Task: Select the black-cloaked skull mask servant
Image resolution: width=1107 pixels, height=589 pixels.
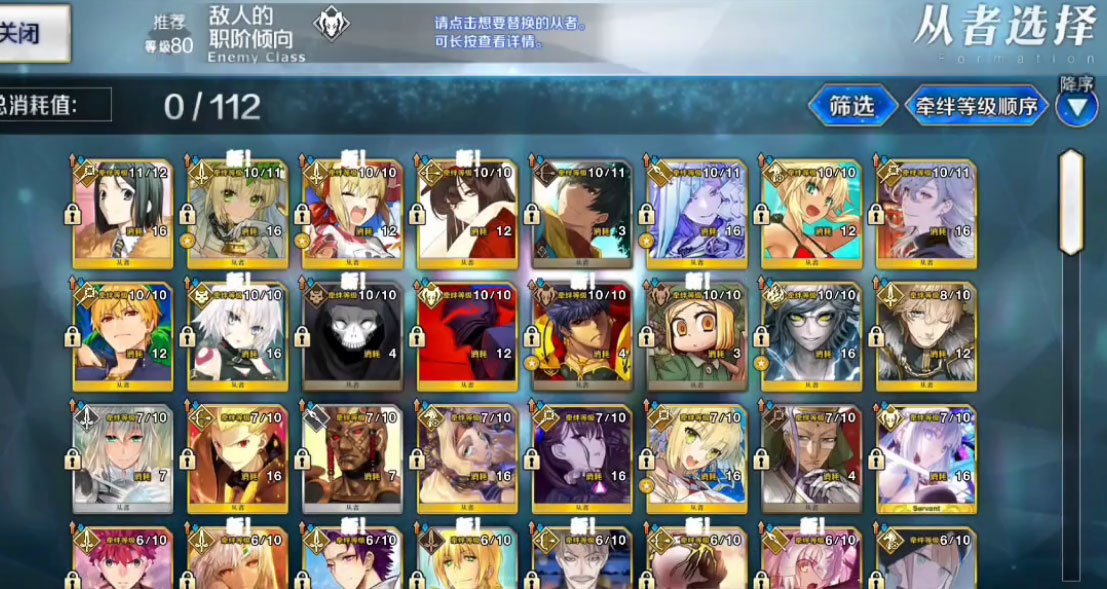Action: (352, 335)
